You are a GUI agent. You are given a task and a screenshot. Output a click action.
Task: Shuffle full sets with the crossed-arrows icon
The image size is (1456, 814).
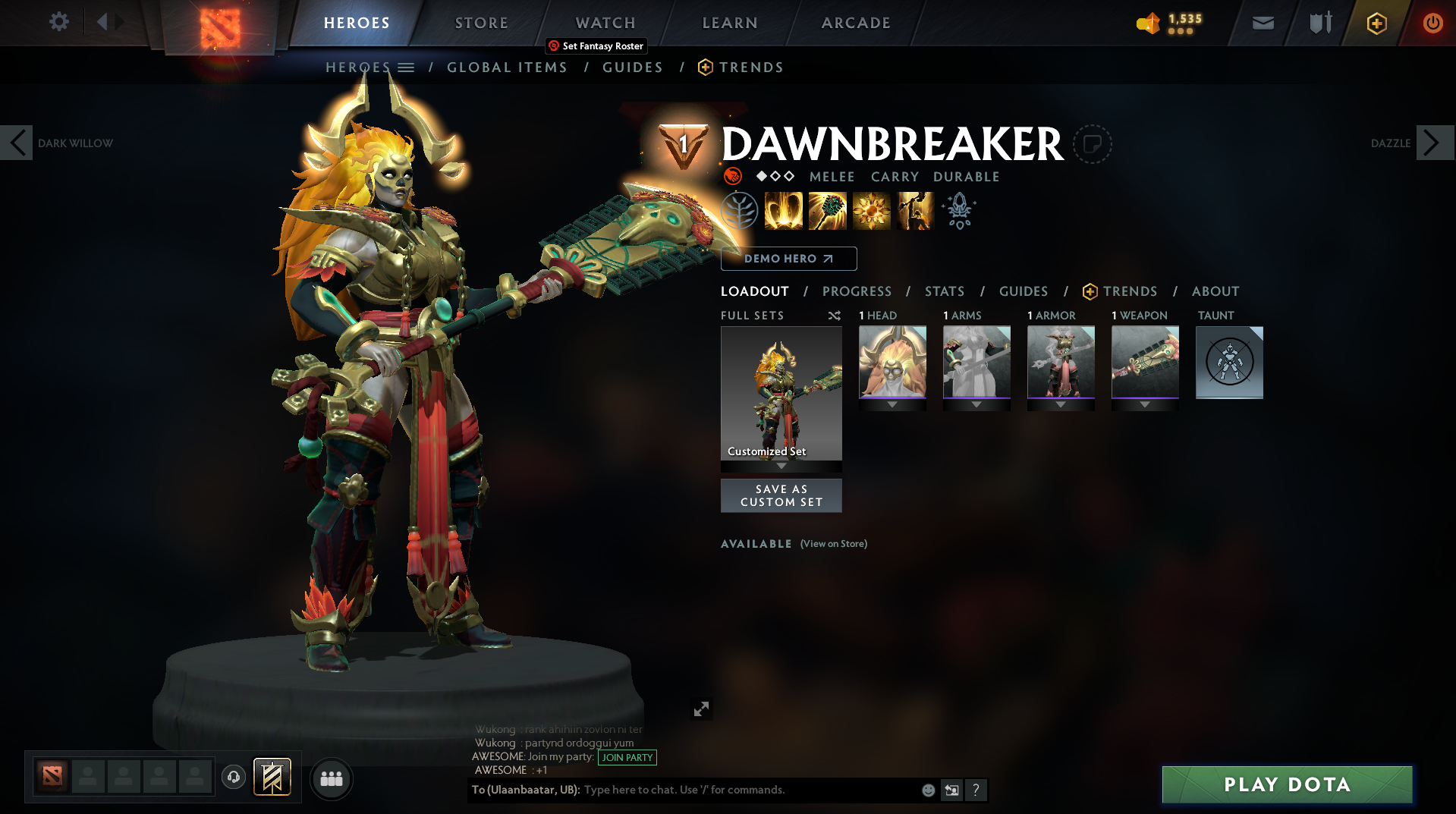click(833, 316)
